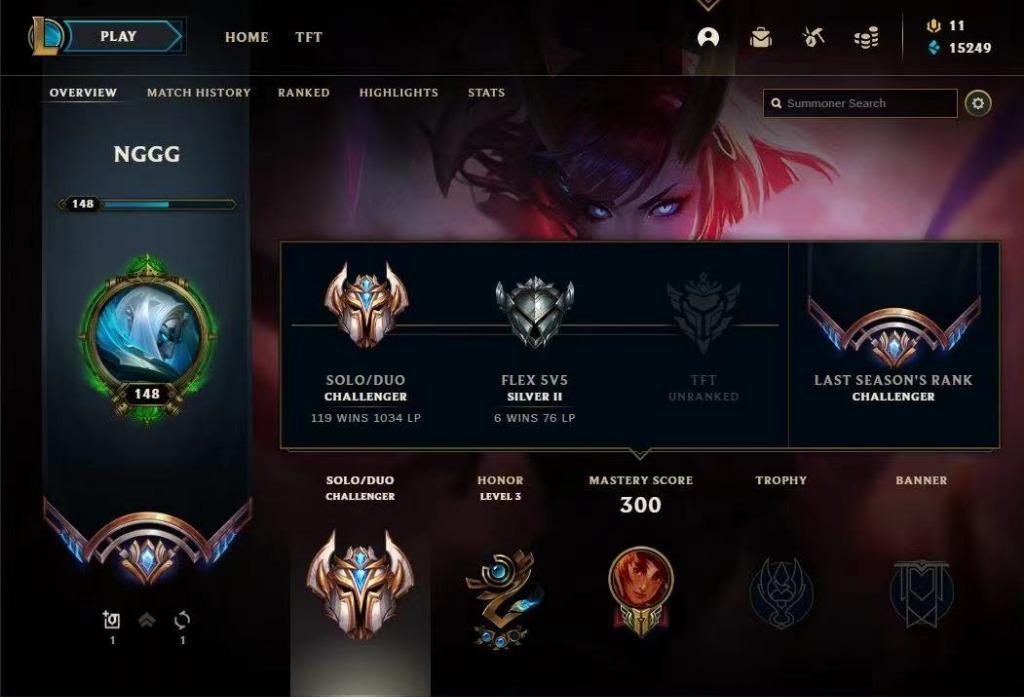Viewport: 1024px width, 697px height.
Task: Open profile settings gear button
Action: [978, 103]
